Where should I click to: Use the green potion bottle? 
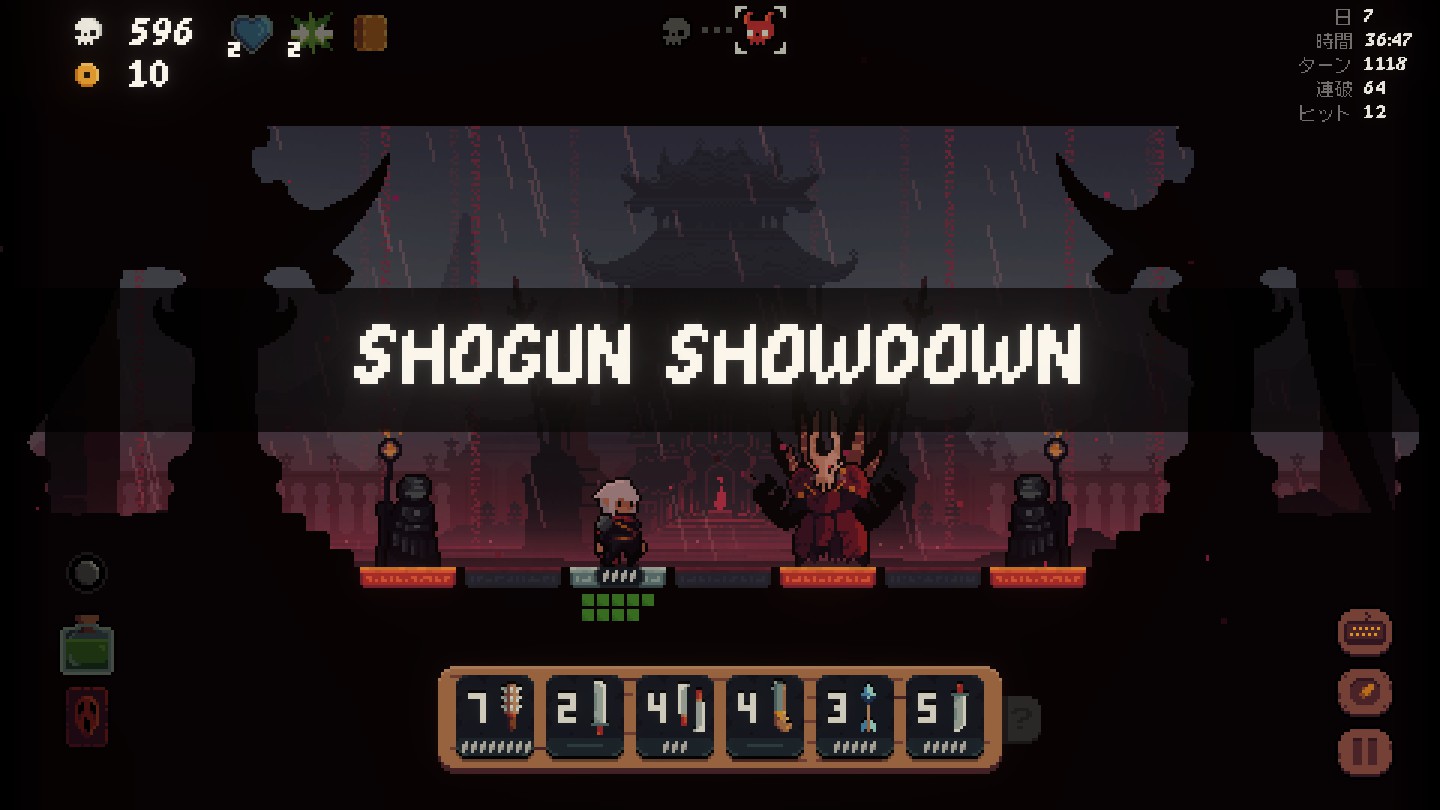87,645
